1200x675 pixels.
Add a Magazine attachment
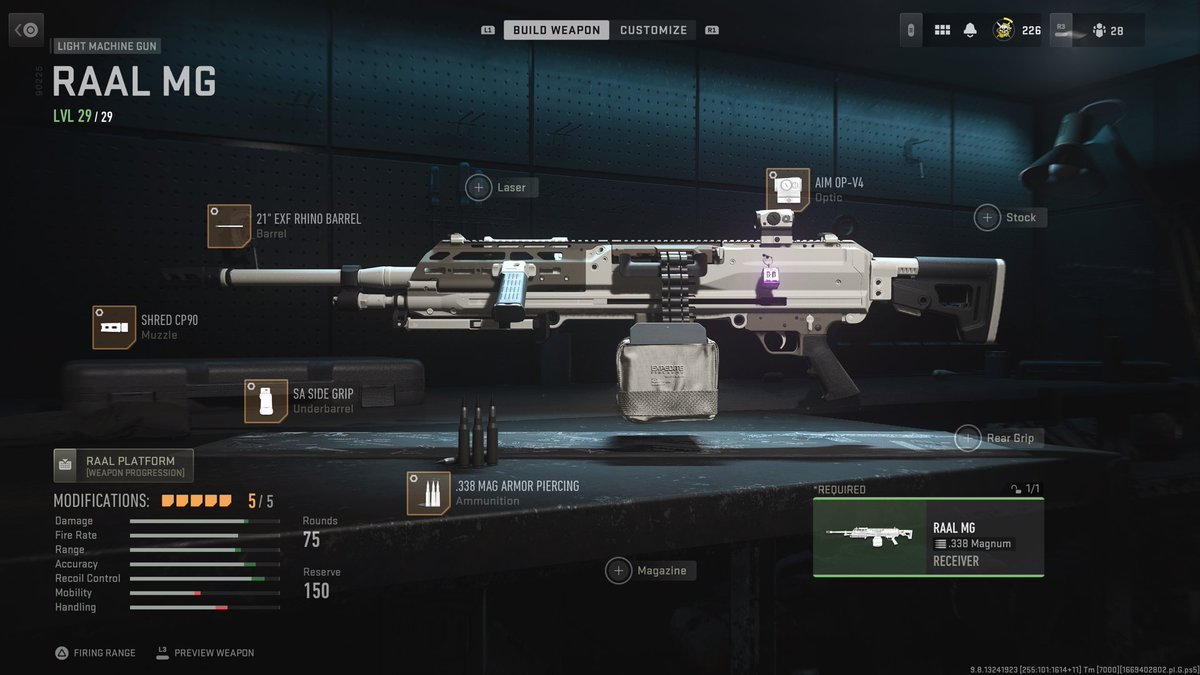coord(619,570)
